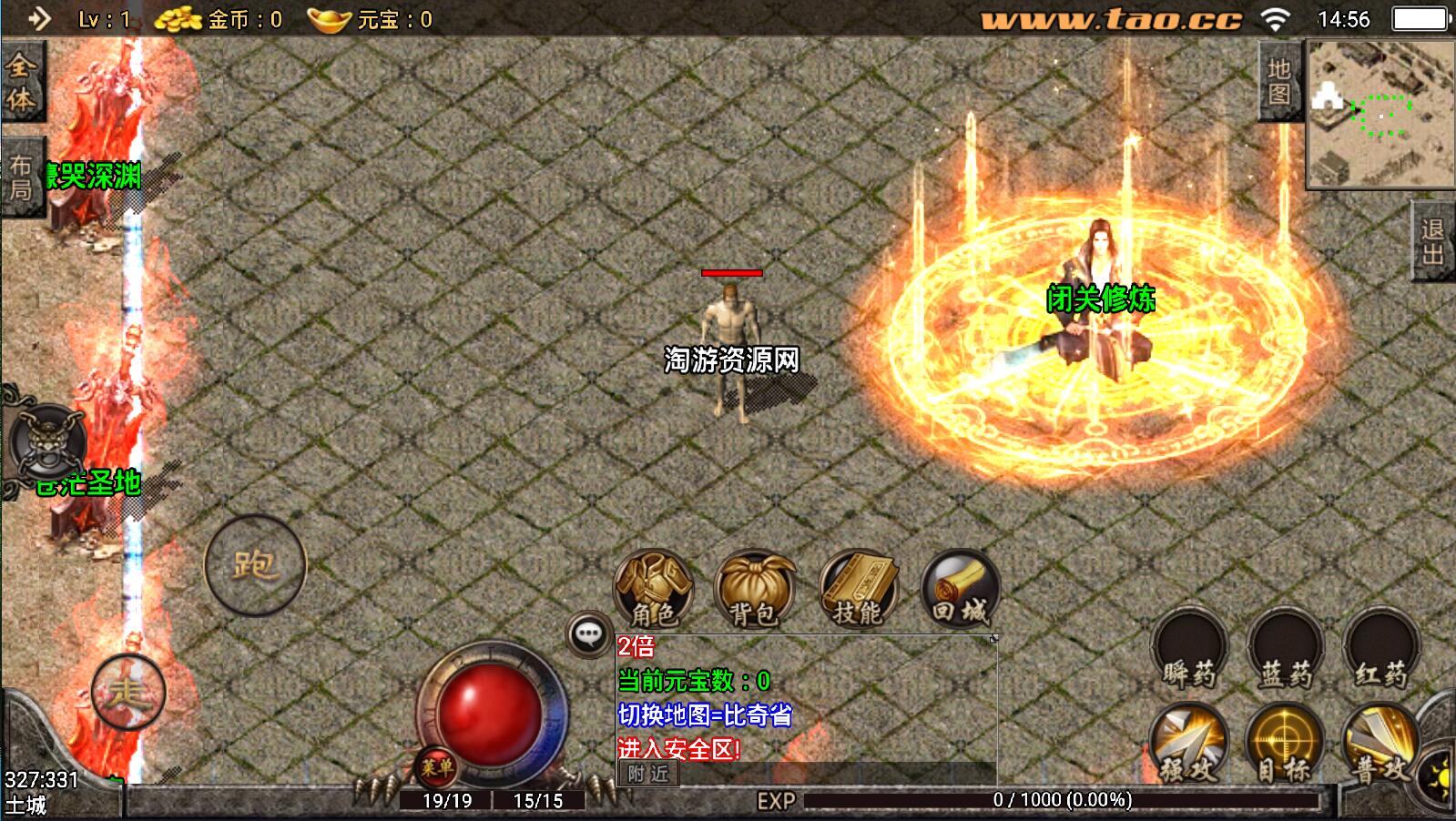Switch chat to the 附近 nearby tab

click(x=648, y=774)
